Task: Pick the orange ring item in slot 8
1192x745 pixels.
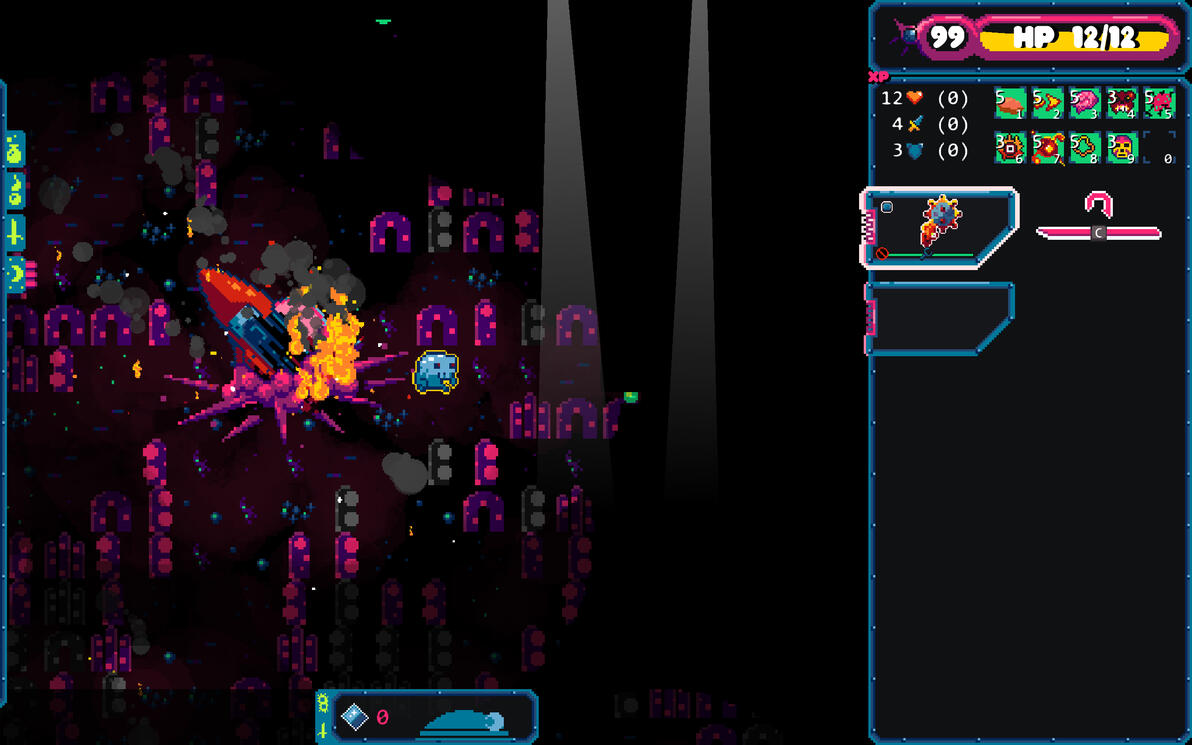Action: (x=1084, y=148)
